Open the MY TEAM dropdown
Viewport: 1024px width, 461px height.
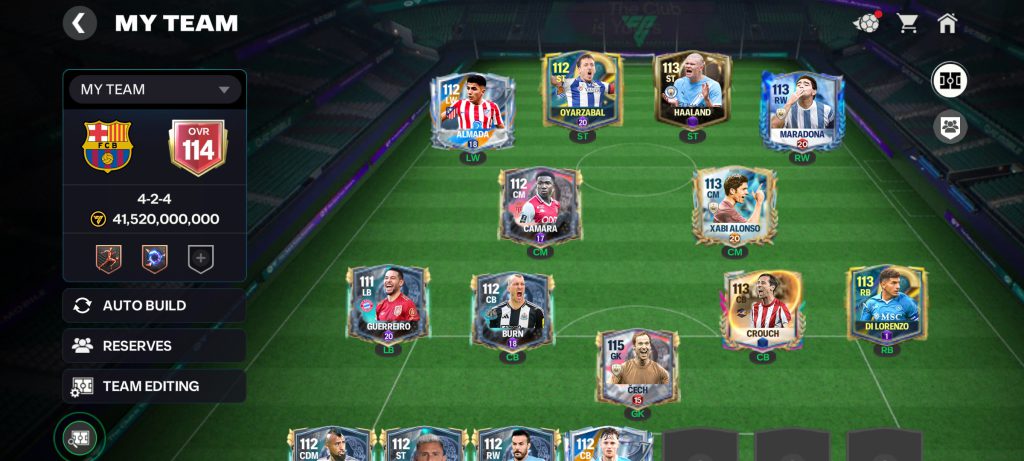click(155, 89)
